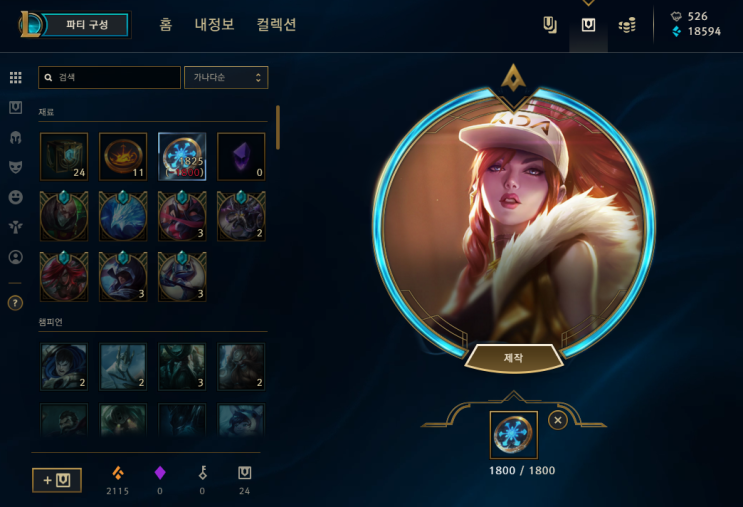Image resolution: width=743 pixels, height=507 pixels.
Task: Open the 가나다순 sort dropdown
Action: click(x=226, y=77)
